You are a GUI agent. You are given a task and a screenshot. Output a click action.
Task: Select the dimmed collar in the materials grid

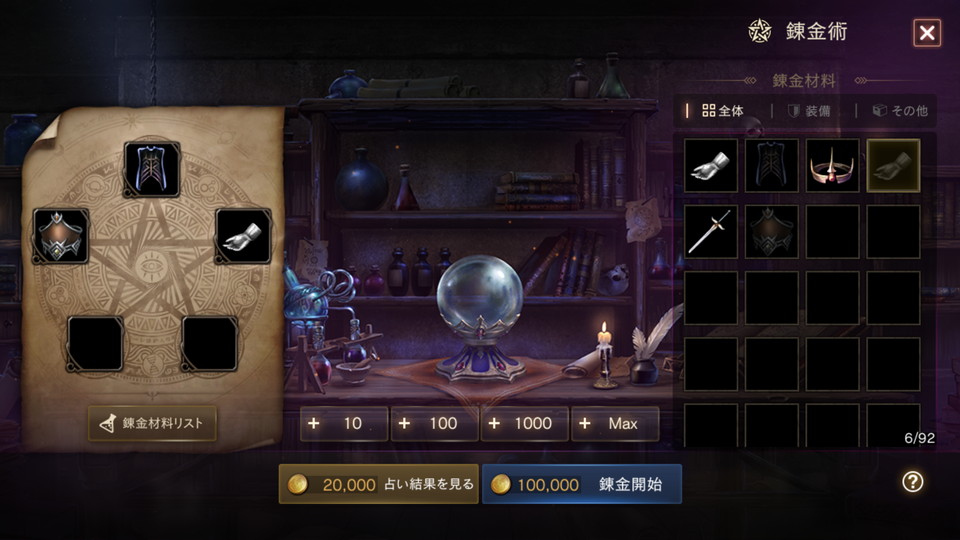pos(772,232)
